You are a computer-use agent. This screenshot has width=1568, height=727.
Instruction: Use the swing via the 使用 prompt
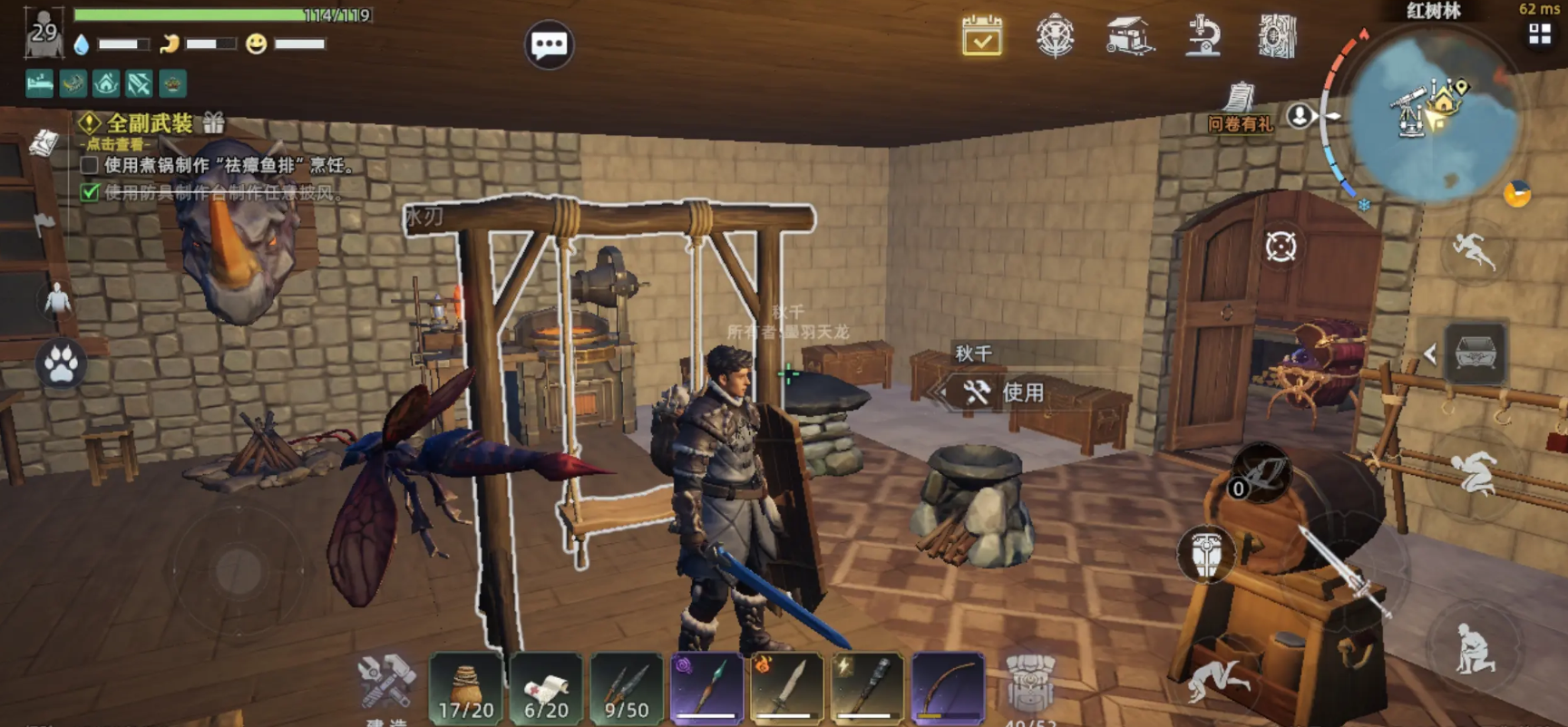pyautogui.click(x=1007, y=393)
